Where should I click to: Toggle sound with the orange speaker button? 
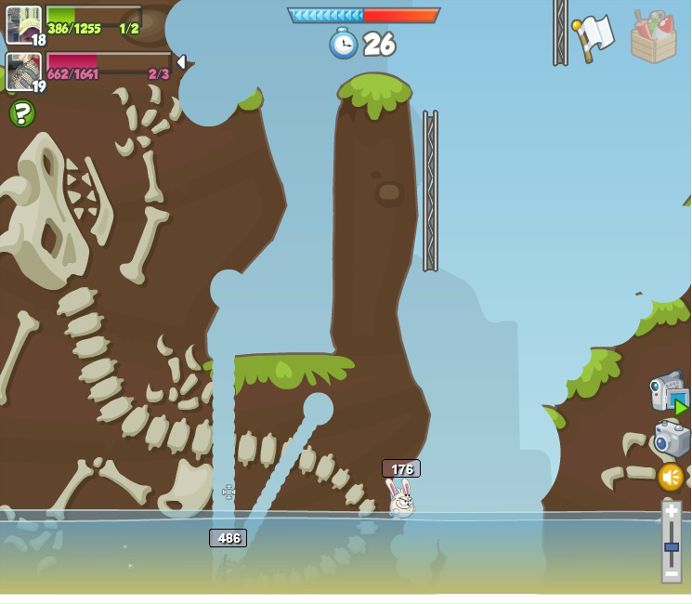pyautogui.click(x=671, y=477)
